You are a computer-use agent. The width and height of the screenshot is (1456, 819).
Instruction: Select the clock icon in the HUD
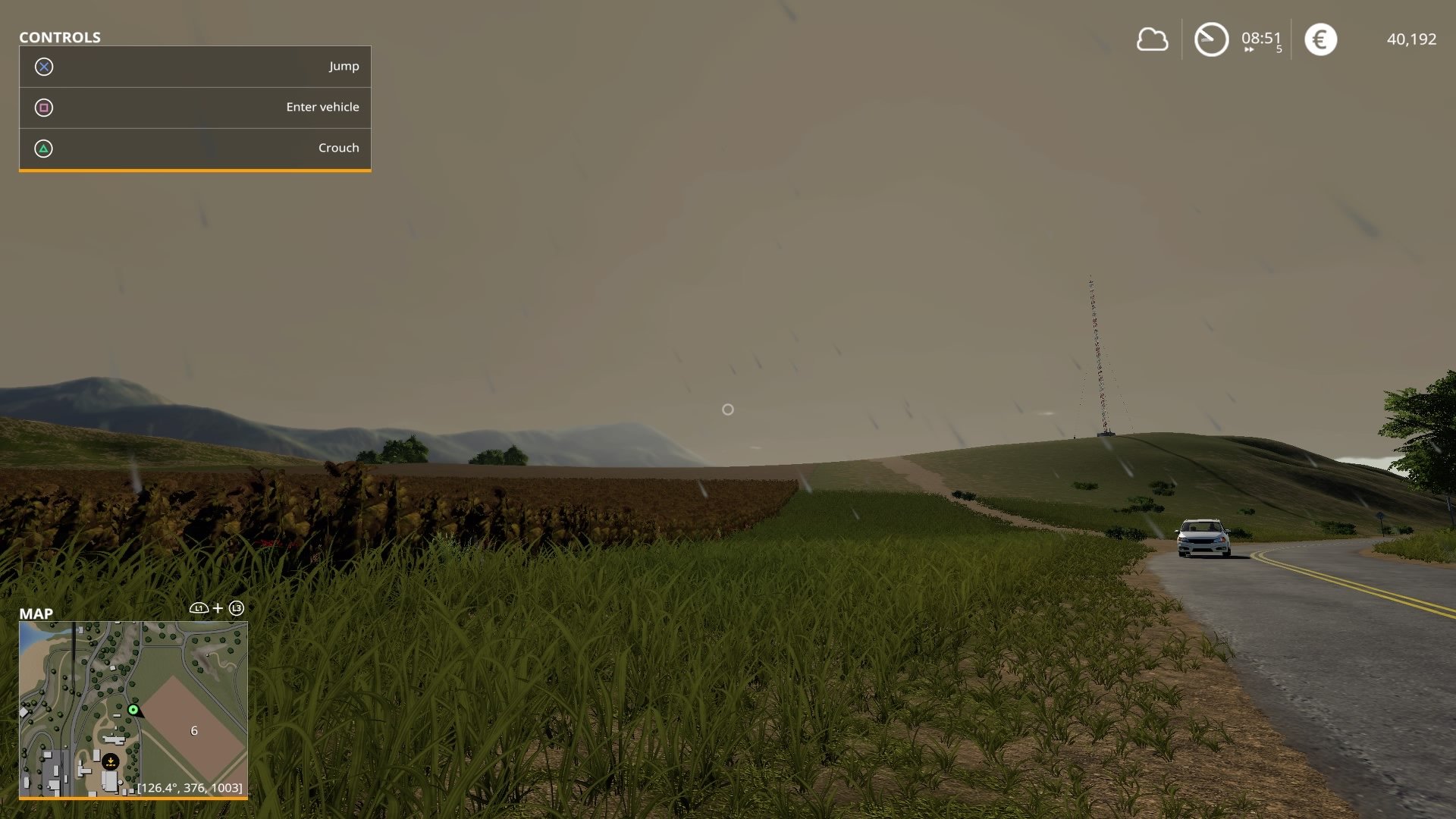coord(1210,39)
